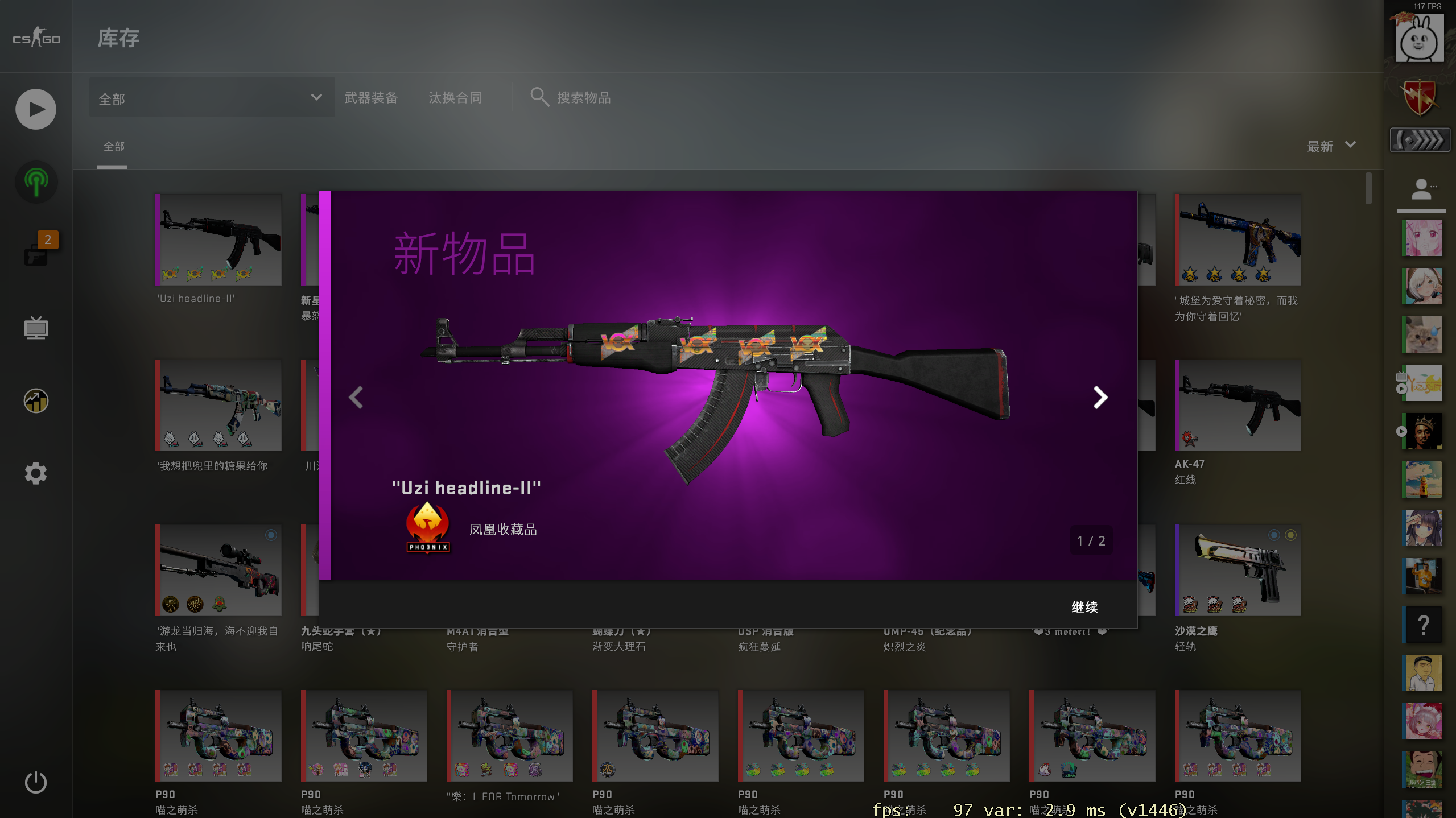Click the question mark help icon on the right

point(1423,625)
